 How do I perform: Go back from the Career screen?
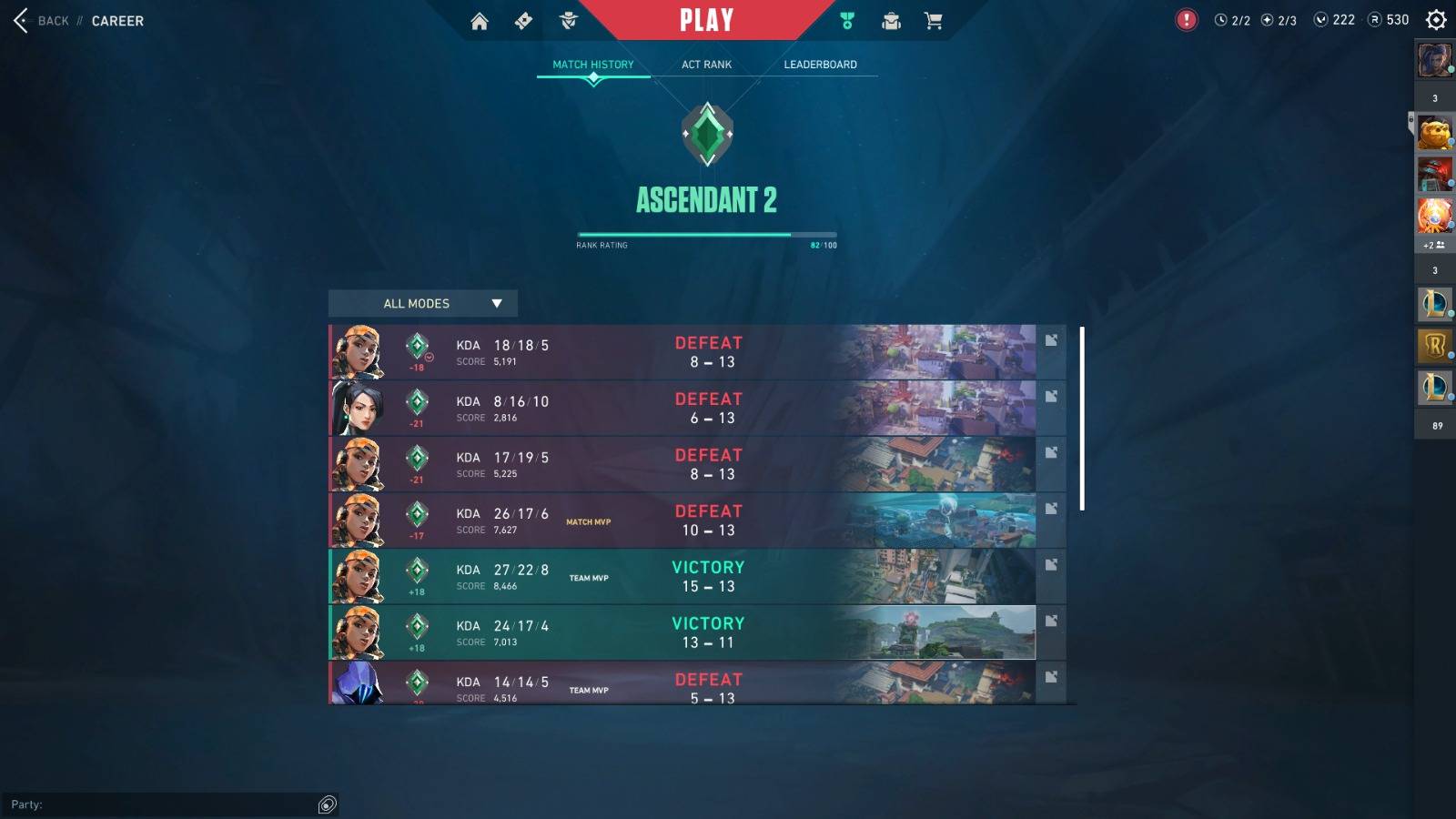point(41,21)
